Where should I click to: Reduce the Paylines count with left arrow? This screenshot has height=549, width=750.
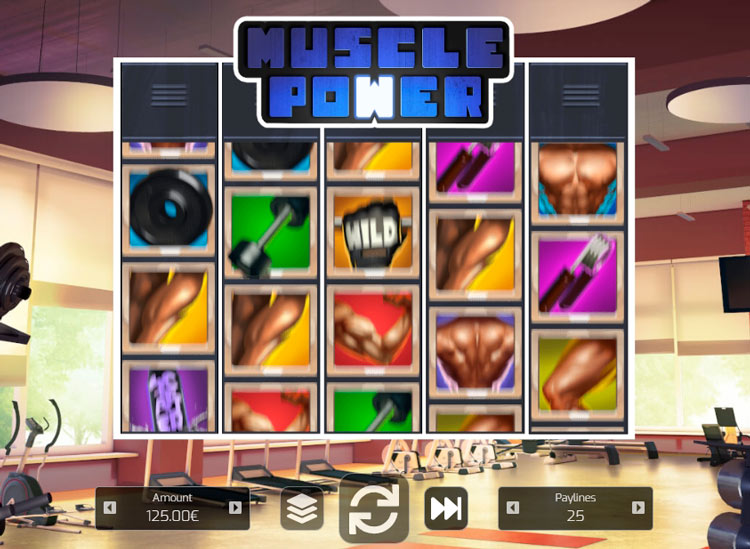[x=513, y=508]
